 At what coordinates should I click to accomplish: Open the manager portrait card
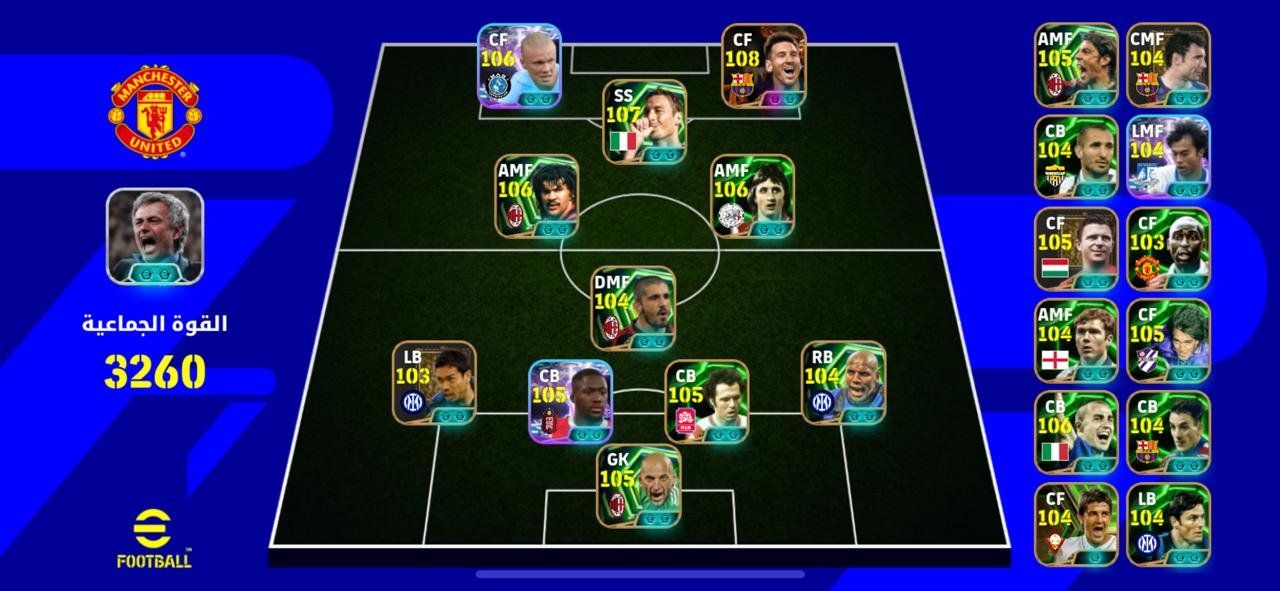(x=155, y=236)
